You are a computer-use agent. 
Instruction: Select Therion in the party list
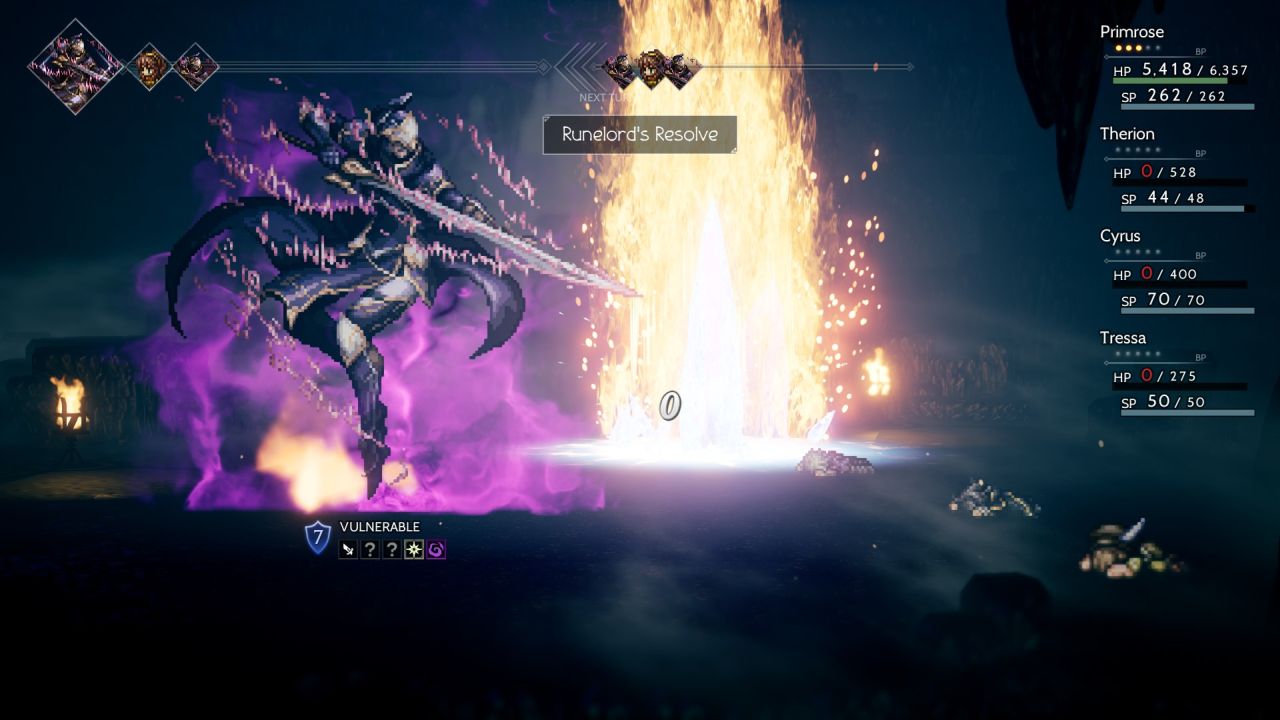pos(1127,134)
